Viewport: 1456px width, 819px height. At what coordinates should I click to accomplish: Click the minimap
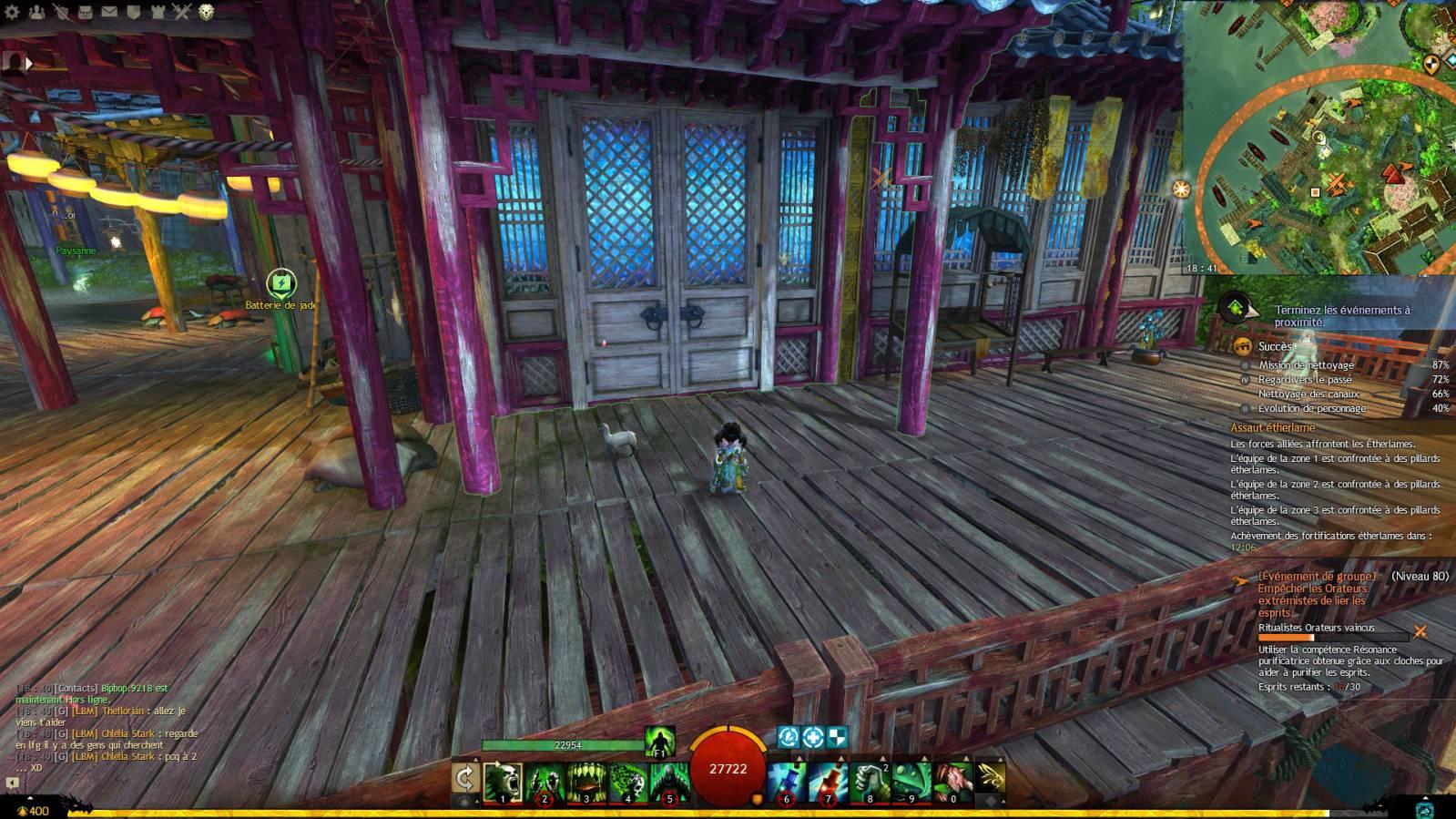pos(1319,137)
